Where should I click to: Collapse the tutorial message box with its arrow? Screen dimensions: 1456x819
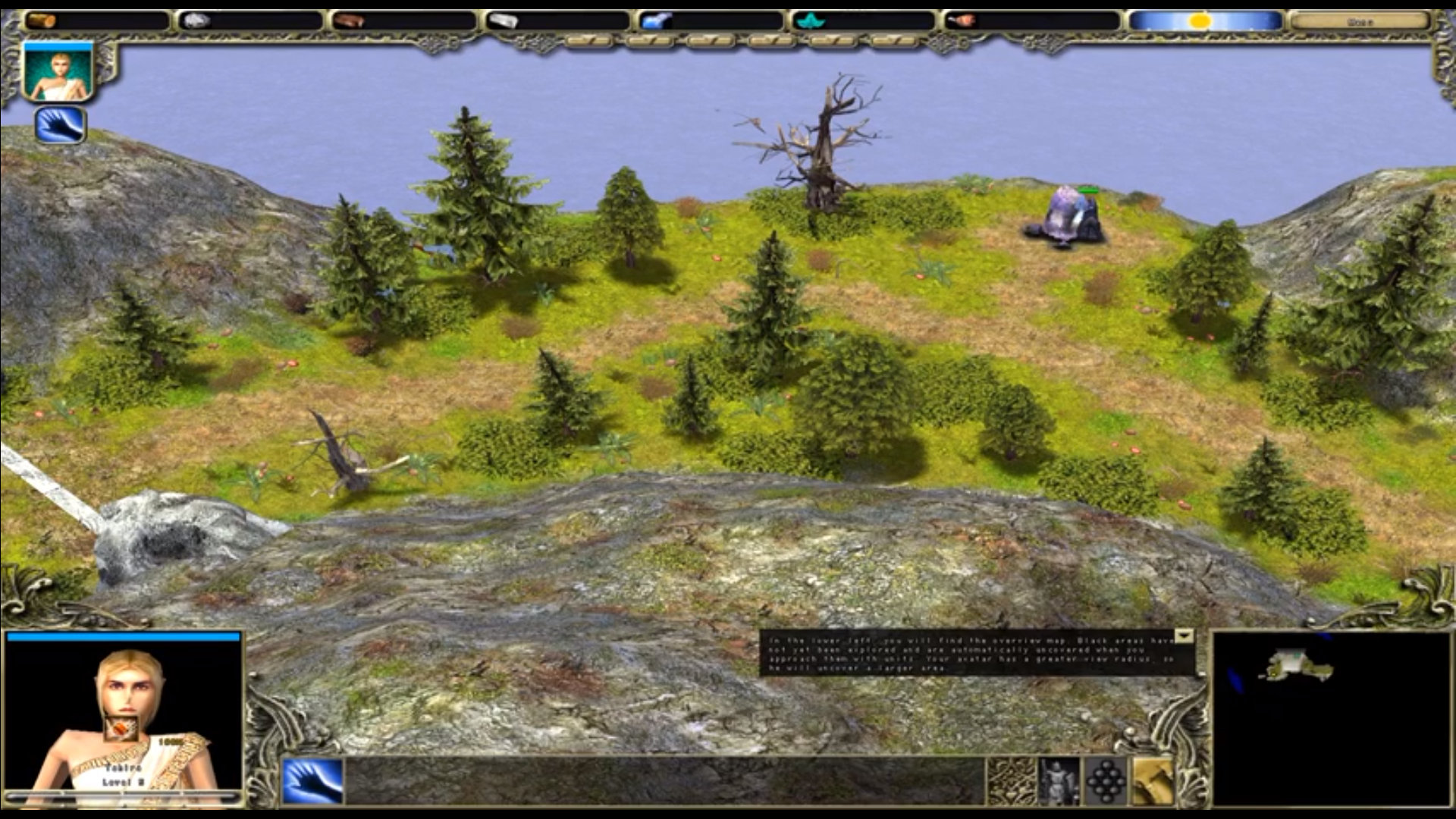(x=1184, y=636)
